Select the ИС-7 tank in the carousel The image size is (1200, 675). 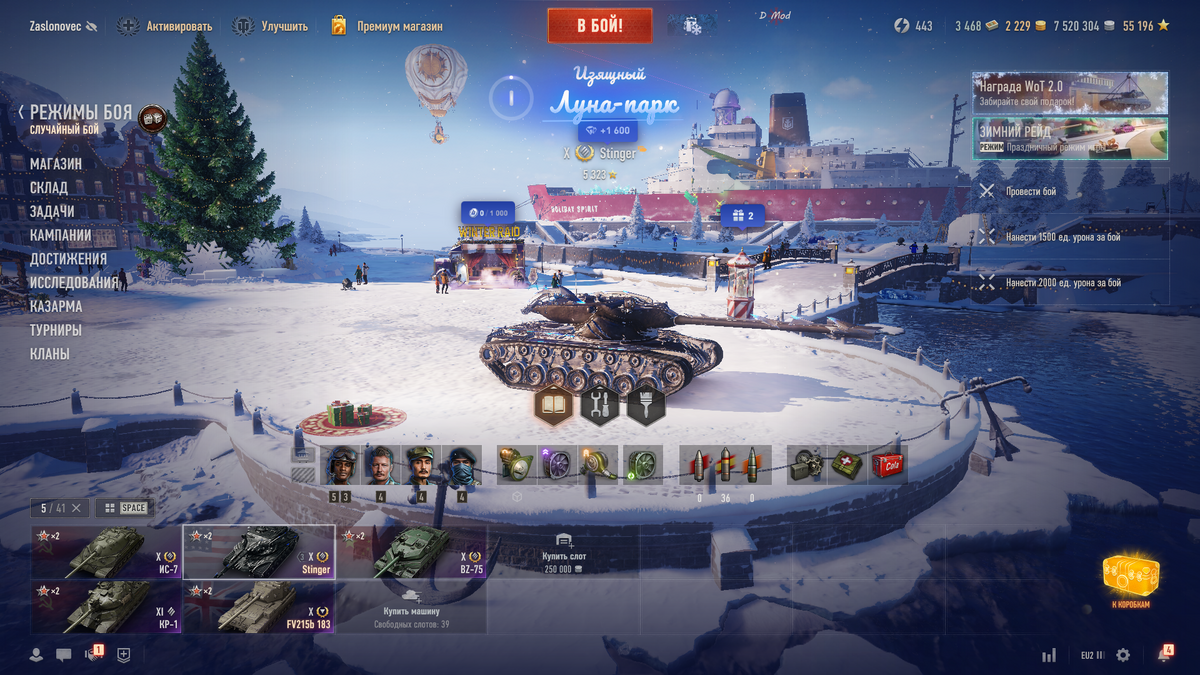click(106, 552)
